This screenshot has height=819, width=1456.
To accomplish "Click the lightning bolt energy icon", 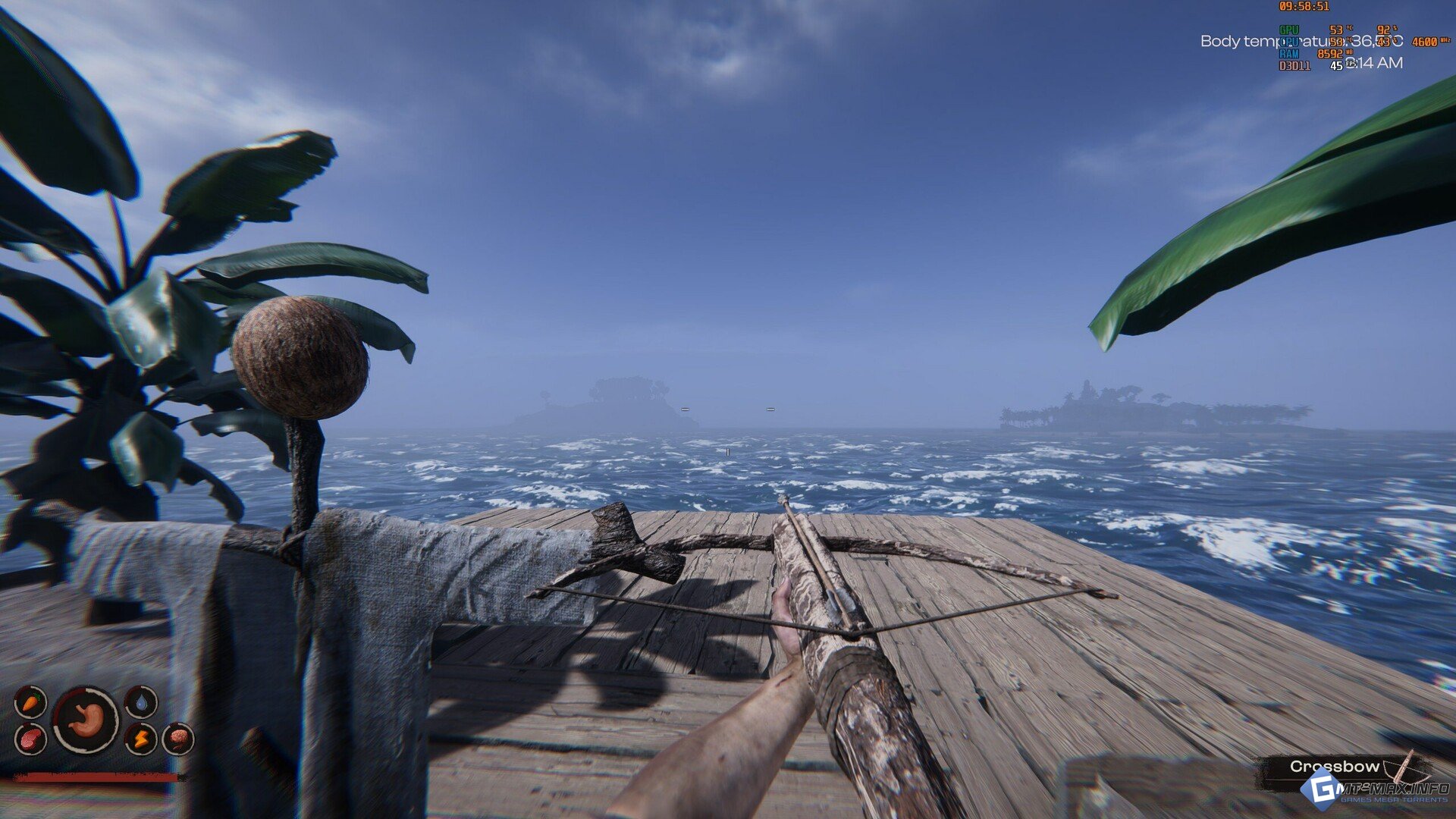I will click(x=141, y=738).
